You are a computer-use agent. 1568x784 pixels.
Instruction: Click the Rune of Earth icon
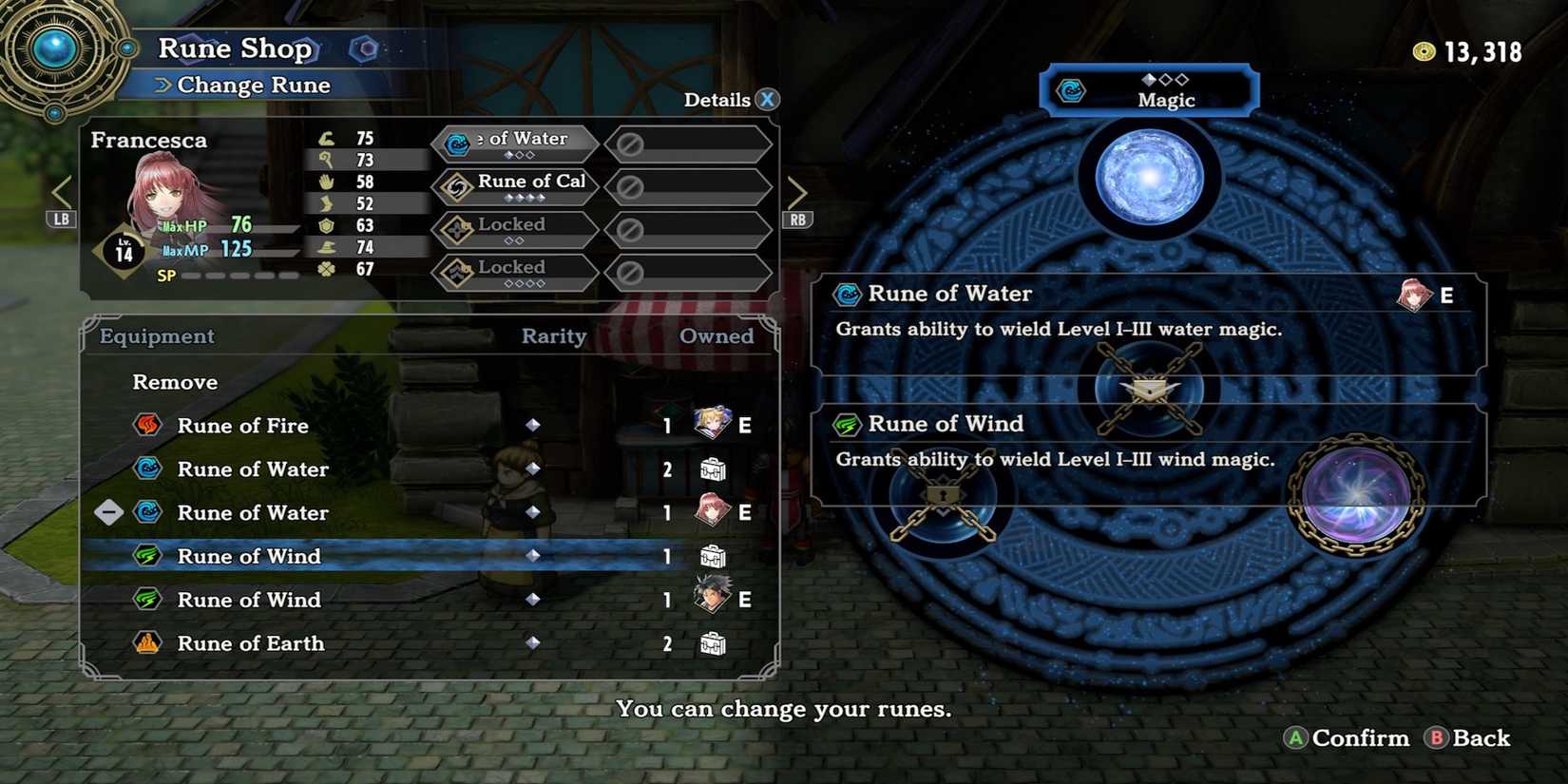pos(147,643)
